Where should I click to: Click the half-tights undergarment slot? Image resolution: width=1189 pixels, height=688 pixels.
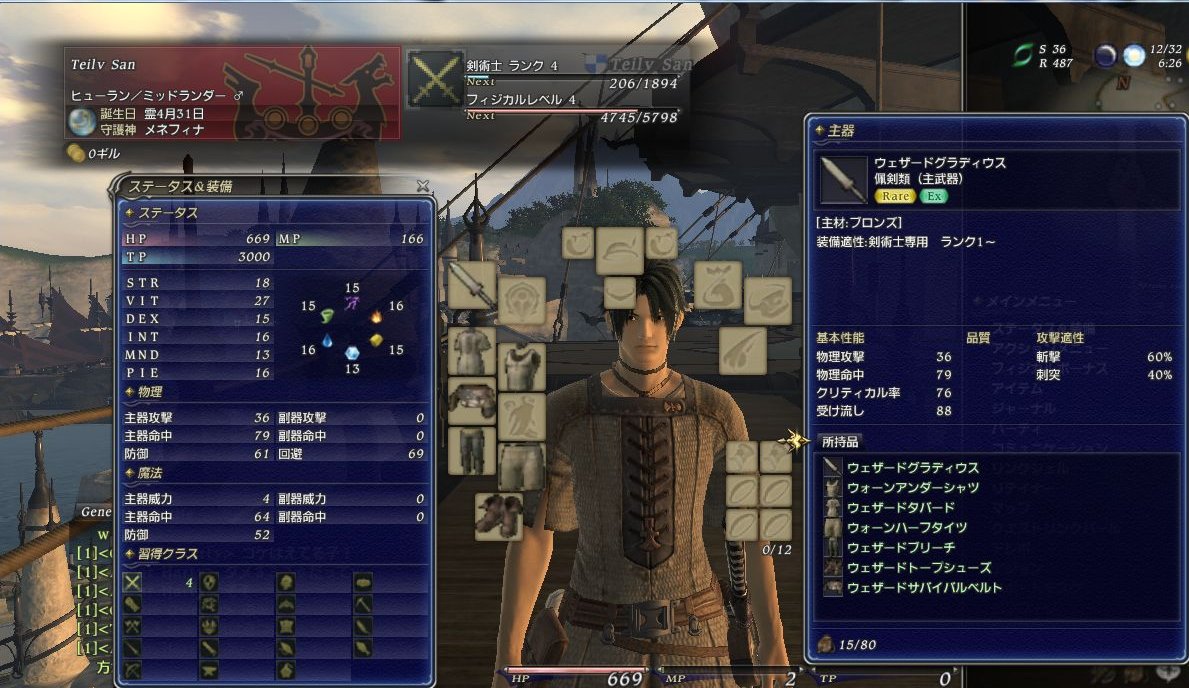tap(521, 466)
